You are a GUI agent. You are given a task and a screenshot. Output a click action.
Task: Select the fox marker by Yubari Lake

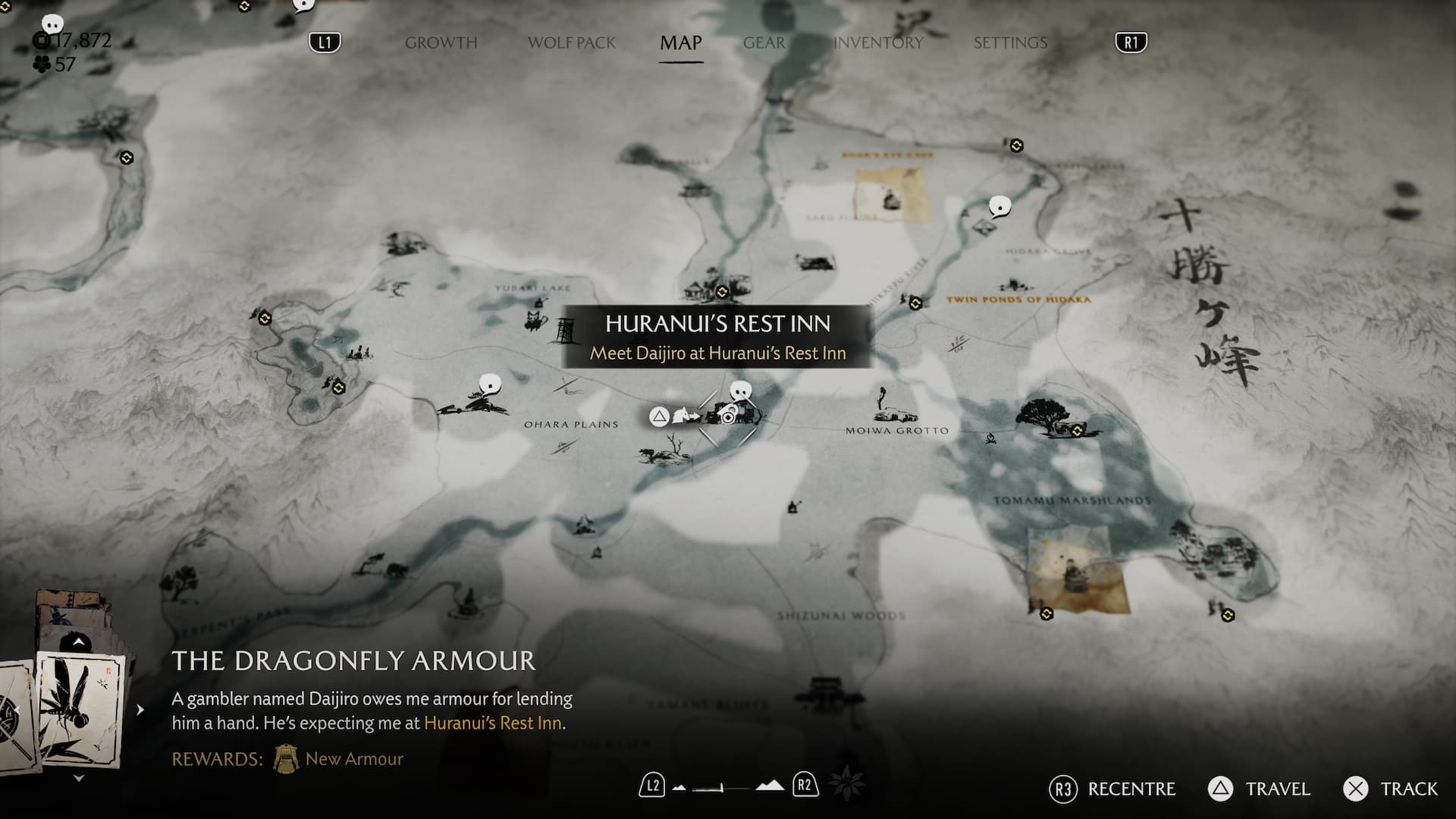pyautogui.click(x=536, y=319)
